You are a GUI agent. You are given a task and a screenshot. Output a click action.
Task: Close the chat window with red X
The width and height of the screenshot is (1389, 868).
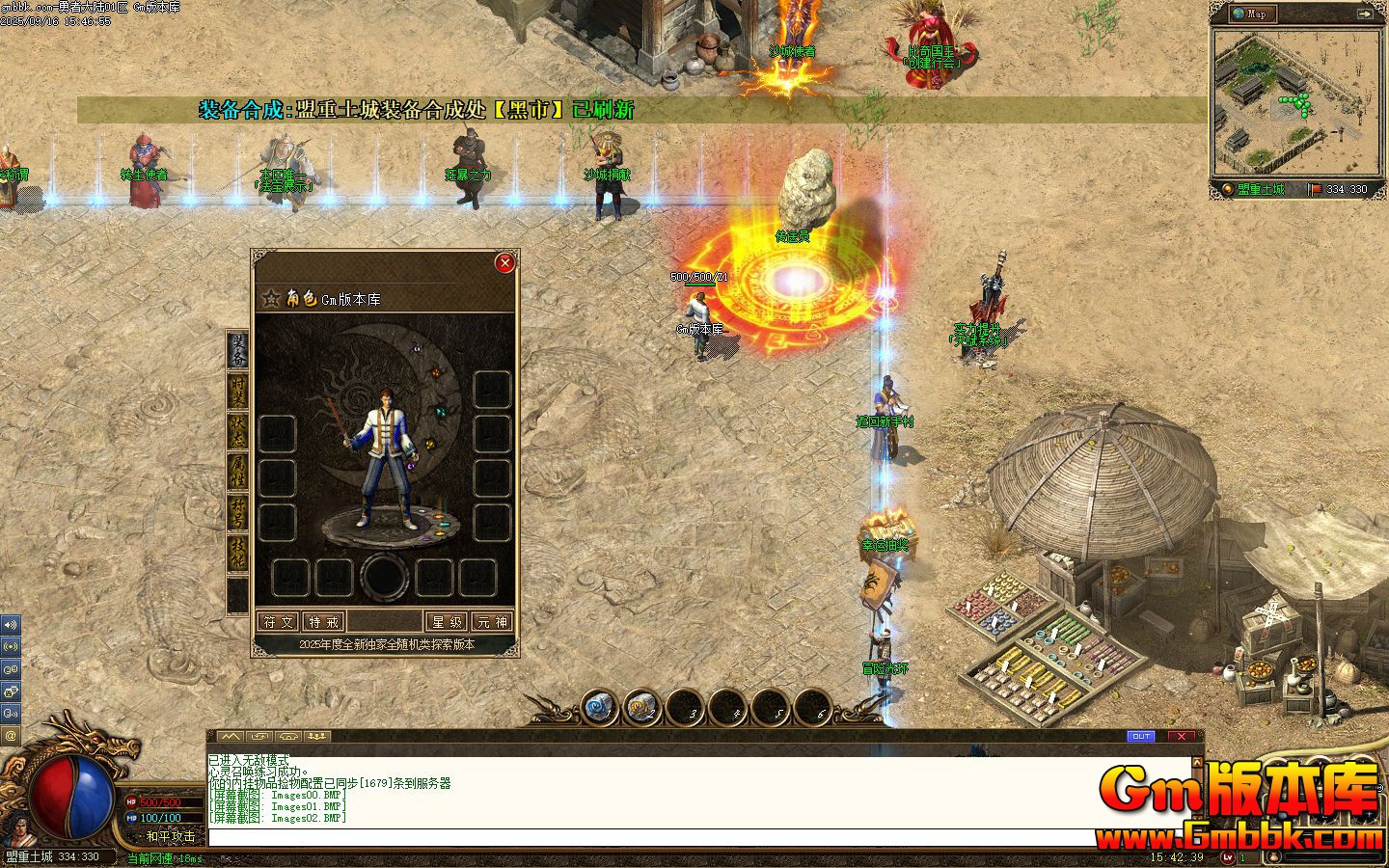click(1182, 736)
